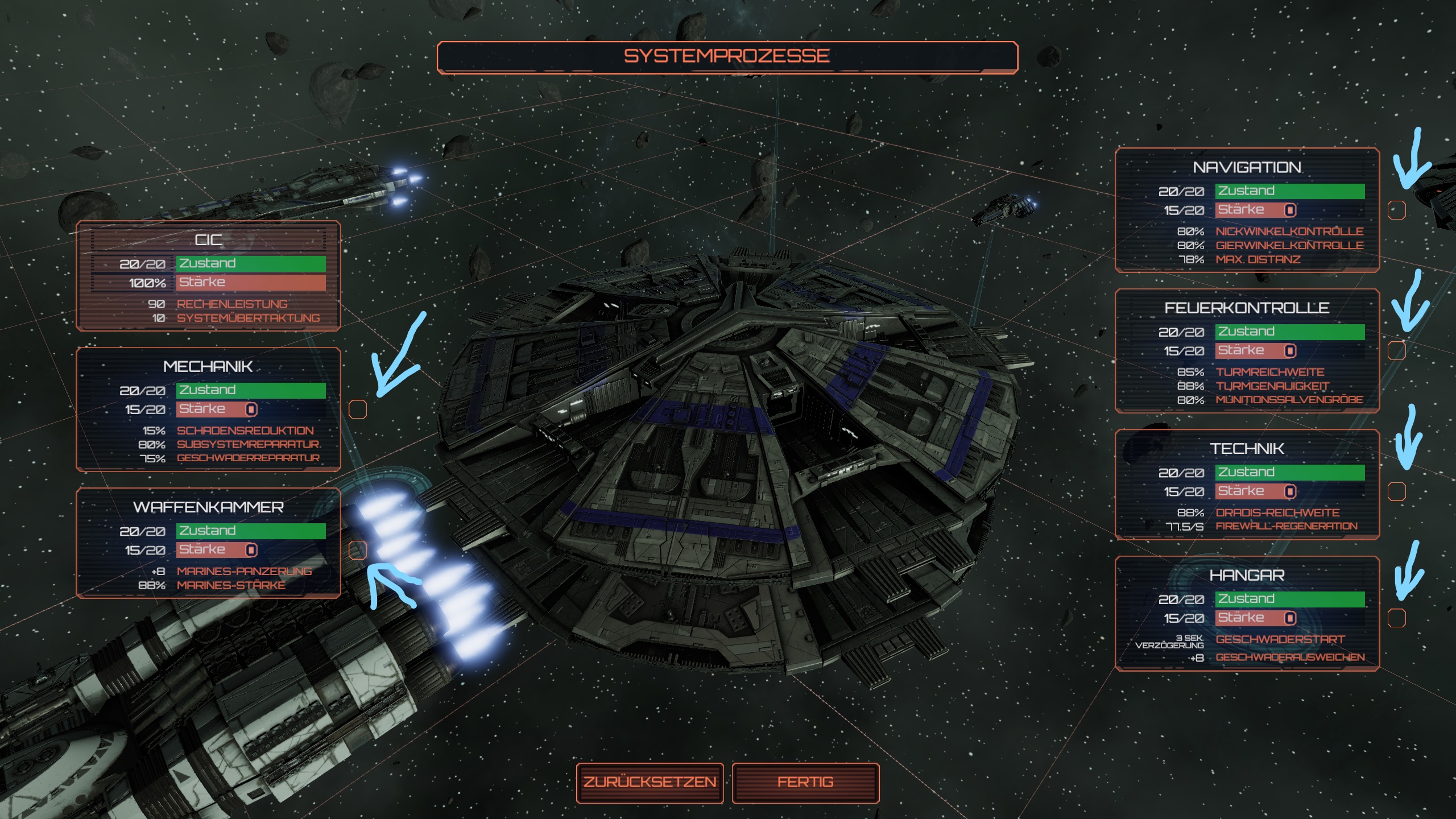Tick the checkbox beside the Mechanik panel
Screen dimensions: 1456x819
coord(357,409)
